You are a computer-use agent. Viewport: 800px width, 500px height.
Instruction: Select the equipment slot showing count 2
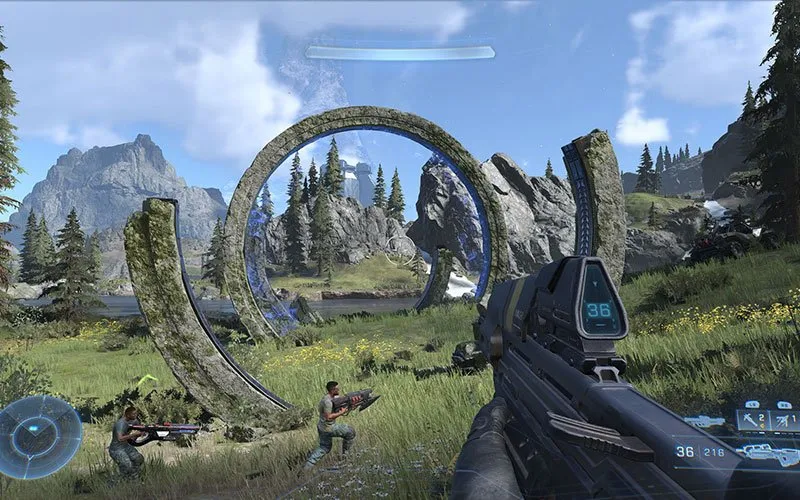pyautogui.click(x=753, y=419)
